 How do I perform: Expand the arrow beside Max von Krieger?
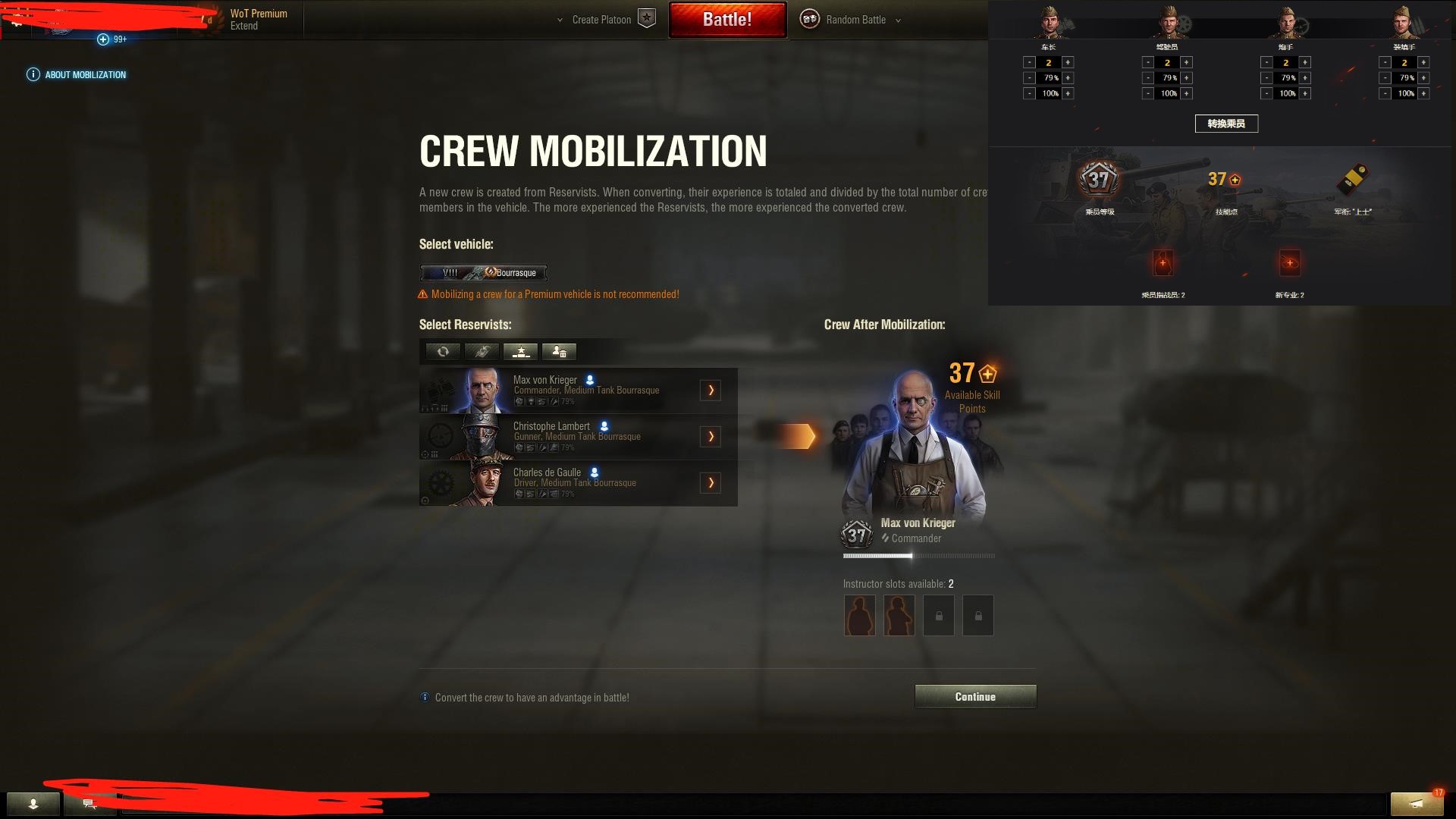point(711,390)
